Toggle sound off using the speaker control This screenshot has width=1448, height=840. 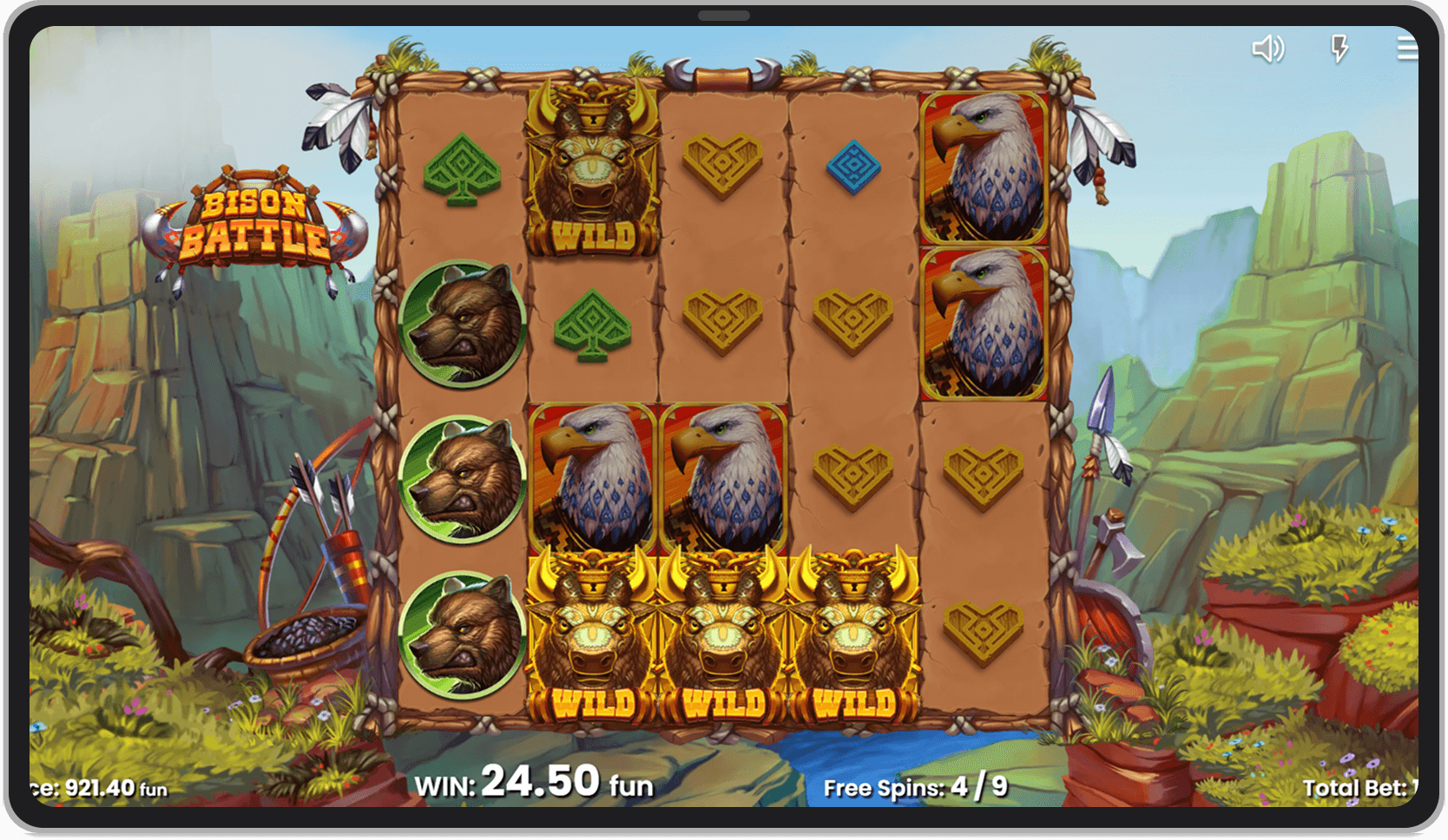pos(1268,49)
